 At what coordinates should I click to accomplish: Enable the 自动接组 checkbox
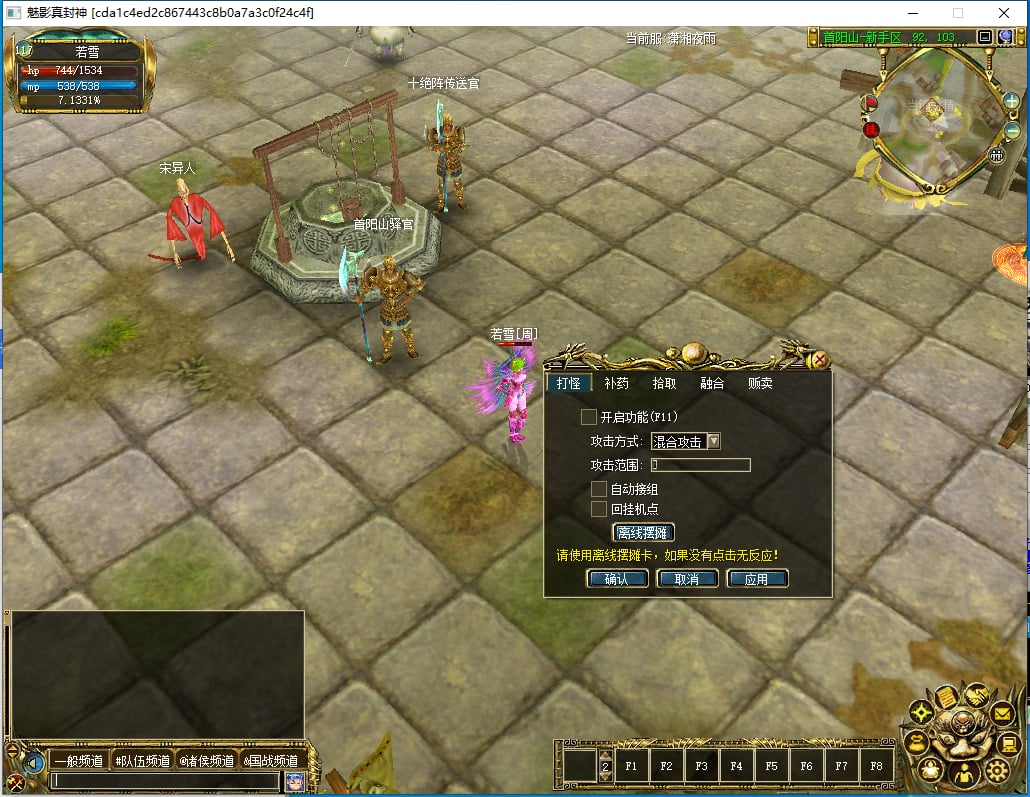tap(599, 489)
